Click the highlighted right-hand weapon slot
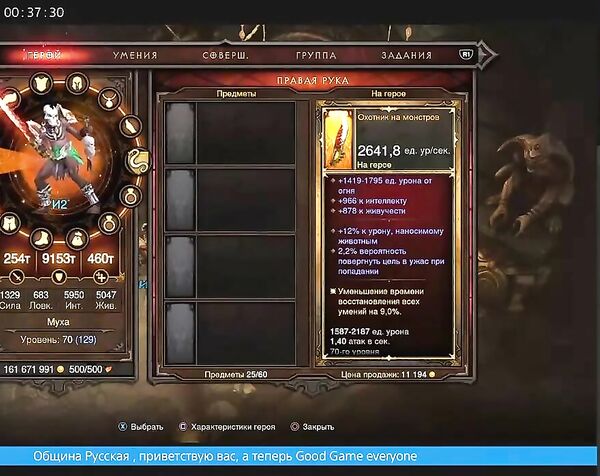The height and width of the screenshot is (476, 600). [x=136, y=160]
